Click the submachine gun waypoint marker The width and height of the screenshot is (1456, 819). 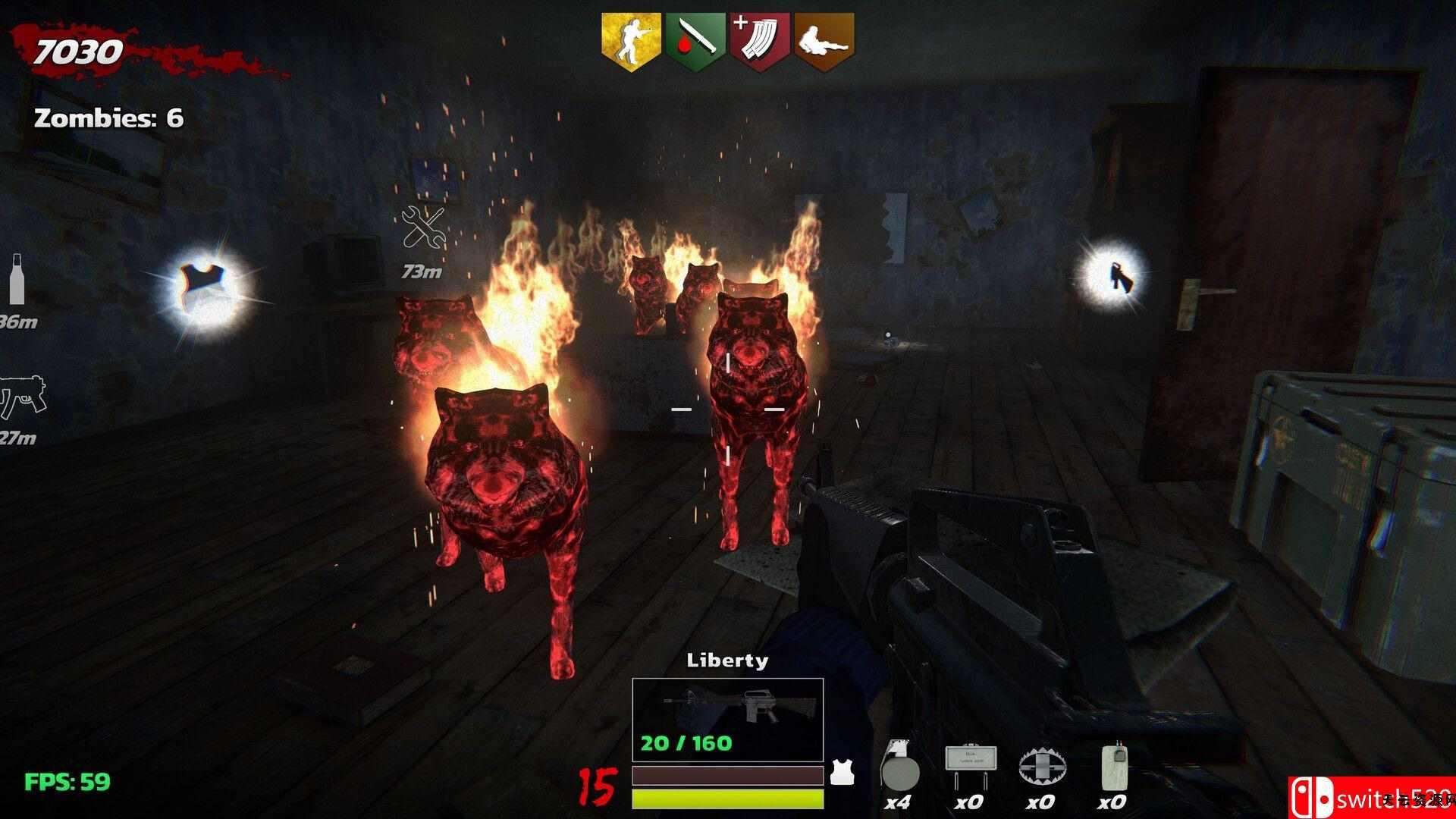[x=22, y=396]
